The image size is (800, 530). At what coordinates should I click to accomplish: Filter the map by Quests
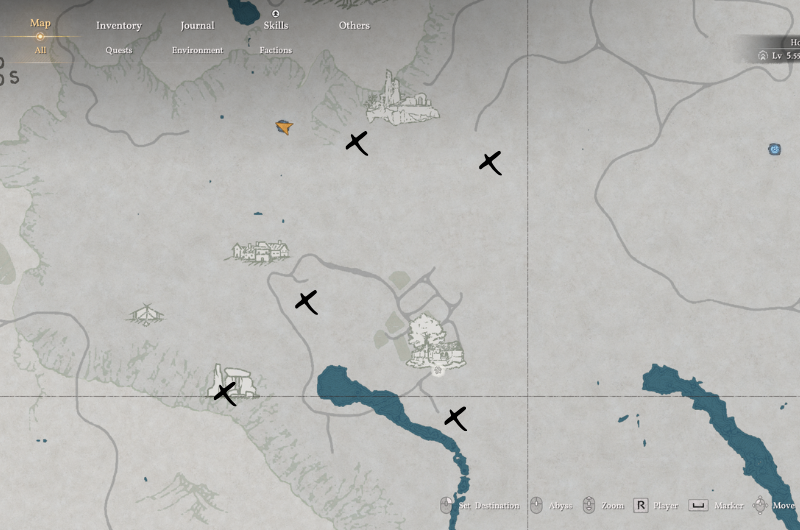coord(119,49)
